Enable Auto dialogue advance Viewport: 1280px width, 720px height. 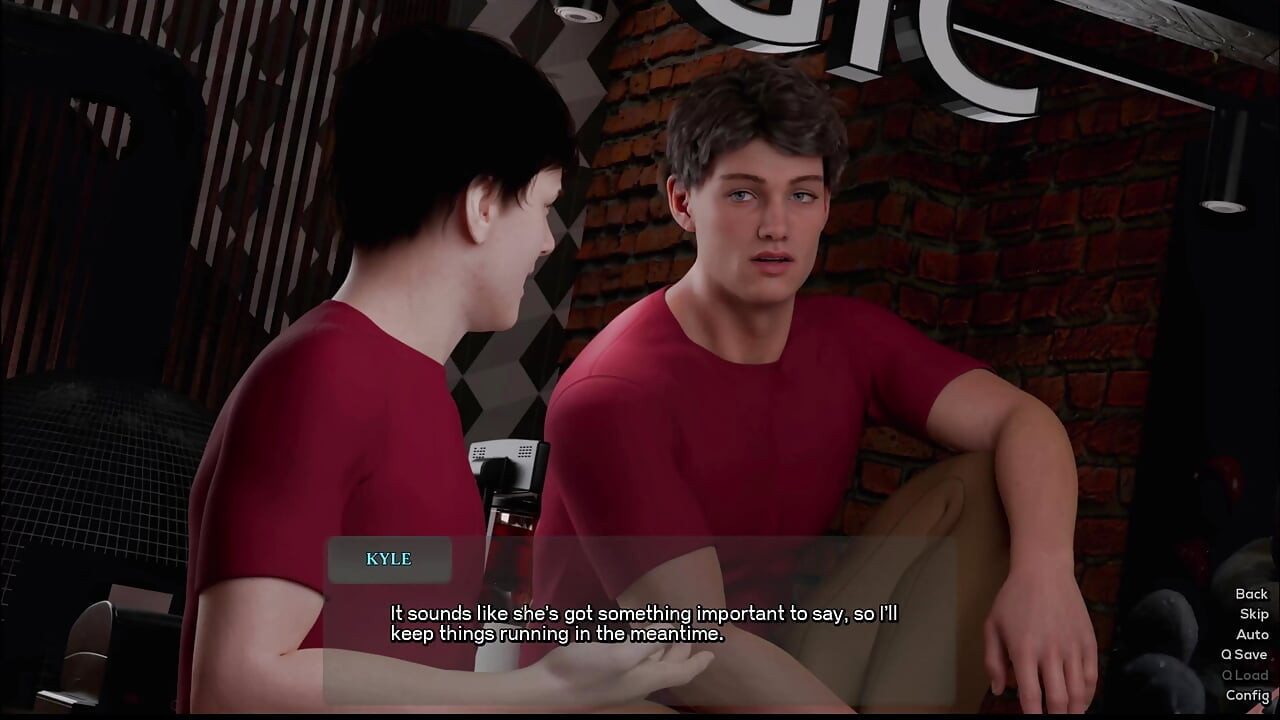tap(1252, 634)
